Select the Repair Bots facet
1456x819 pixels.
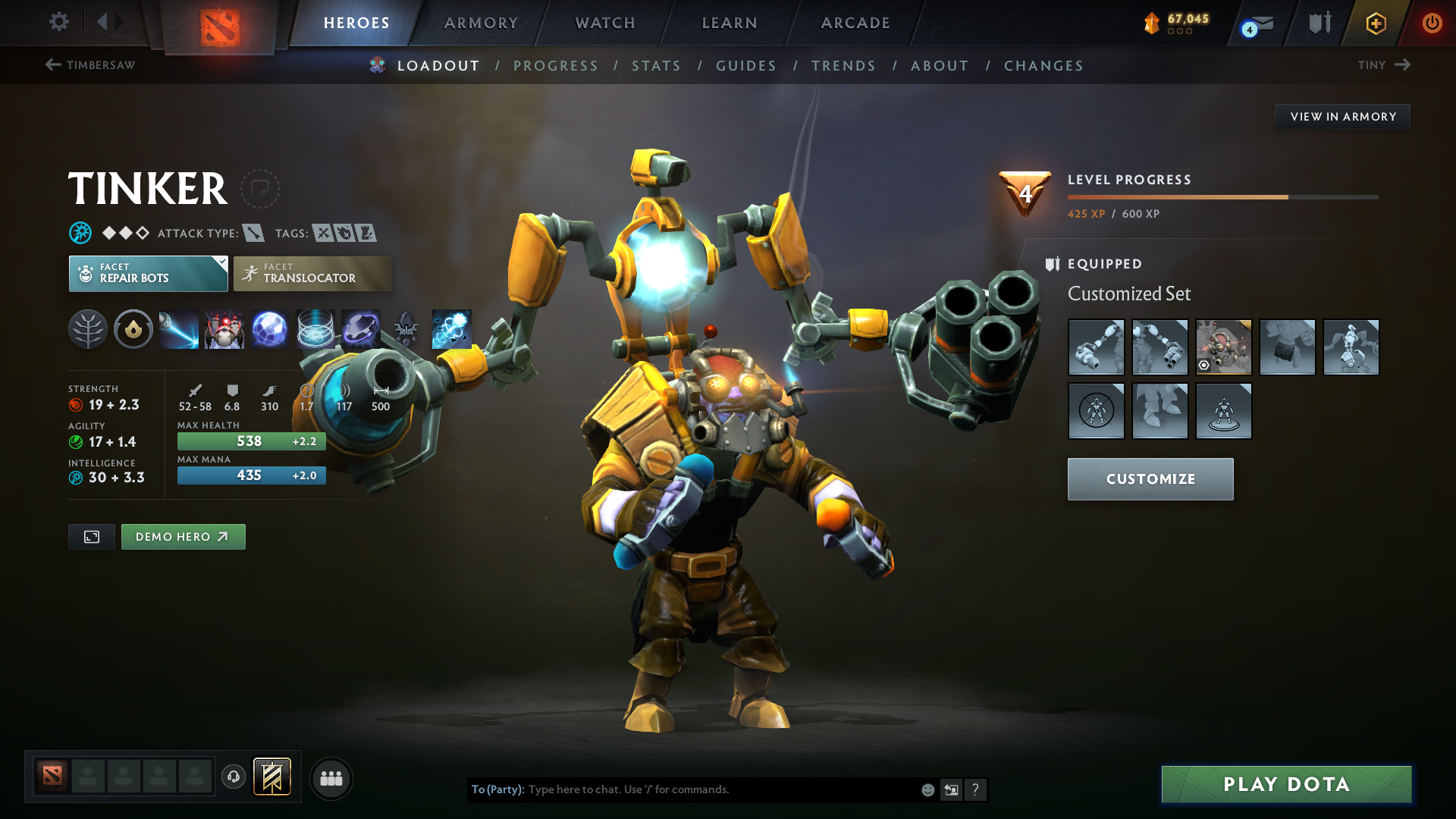pyautogui.click(x=148, y=273)
